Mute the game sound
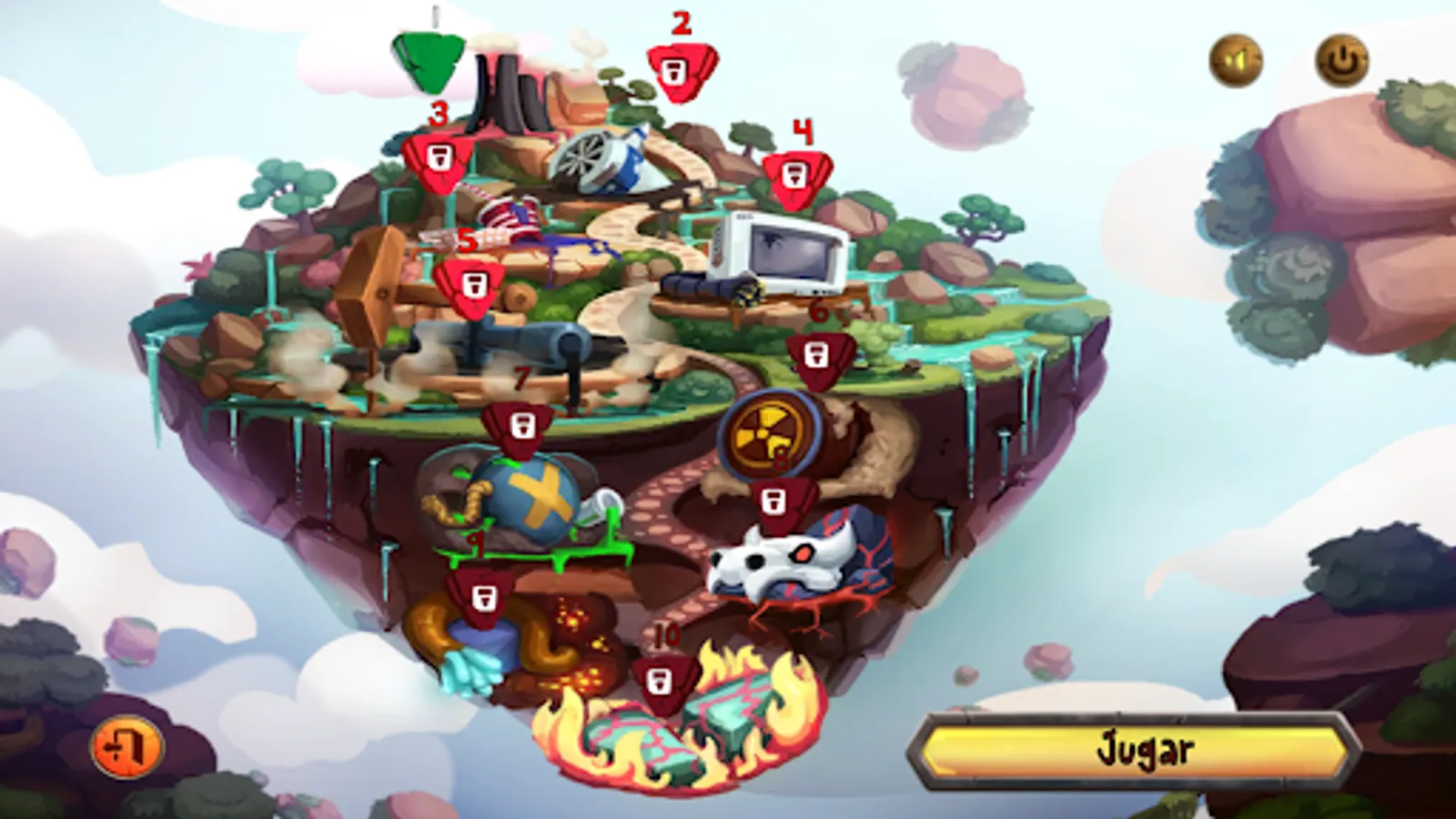Image resolution: width=1456 pixels, height=819 pixels. 1235,62
